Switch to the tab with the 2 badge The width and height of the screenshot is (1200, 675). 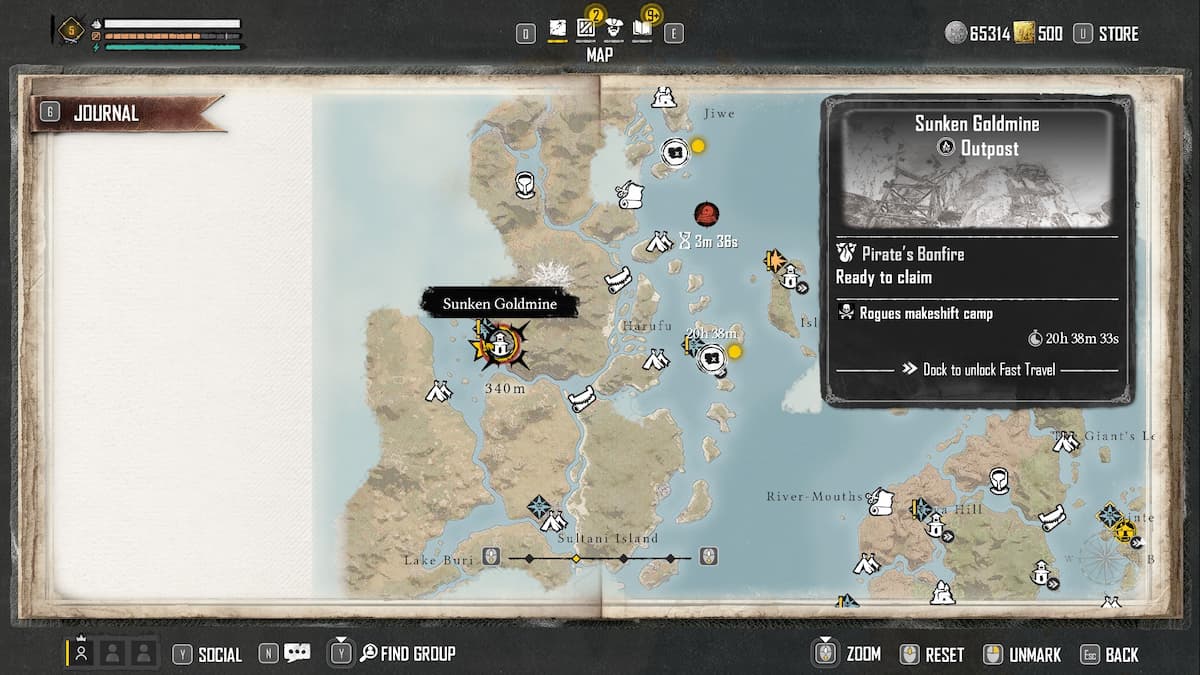(586, 30)
